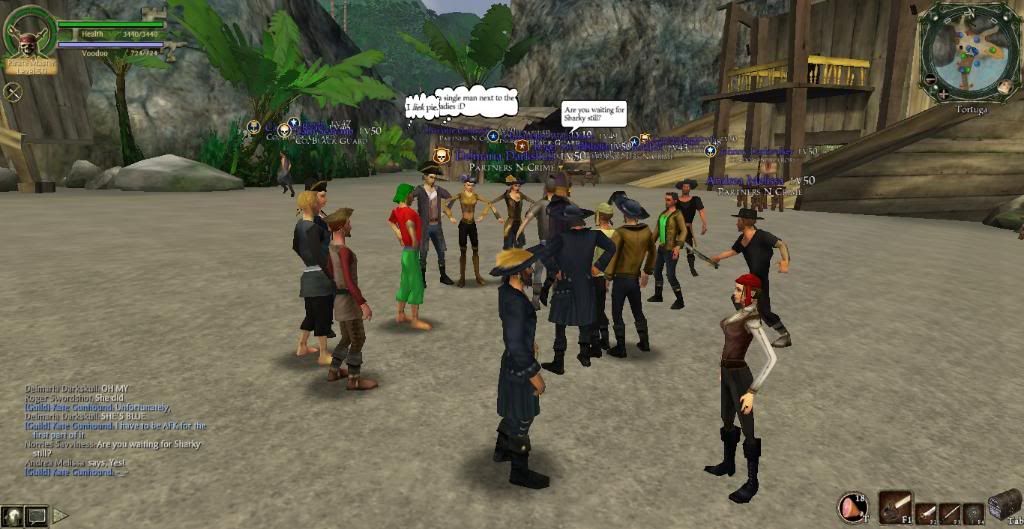The height and width of the screenshot is (529, 1024).
Task: Choose the F4 voodoo doll slot
Action: (973, 514)
